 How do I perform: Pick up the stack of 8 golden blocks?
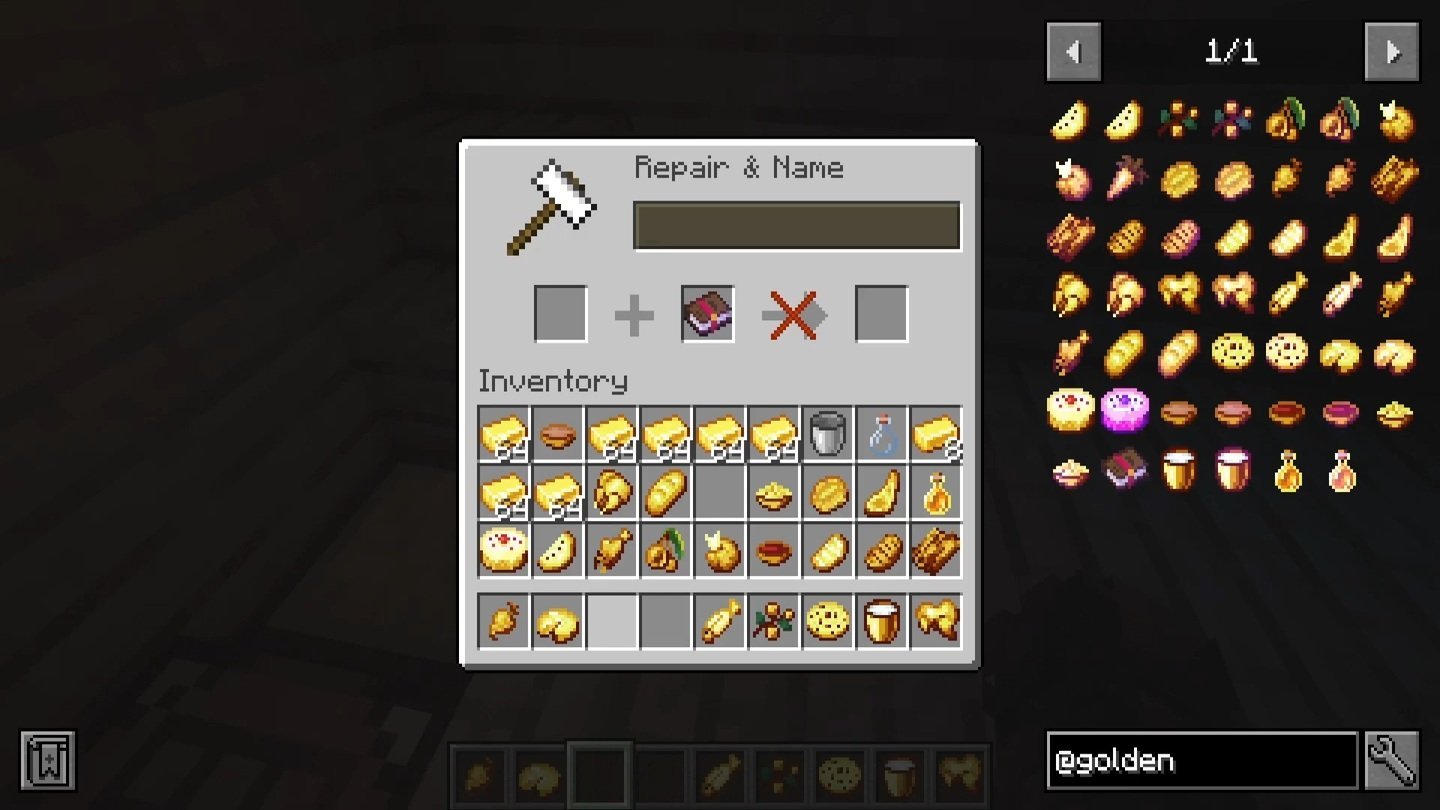coord(936,434)
